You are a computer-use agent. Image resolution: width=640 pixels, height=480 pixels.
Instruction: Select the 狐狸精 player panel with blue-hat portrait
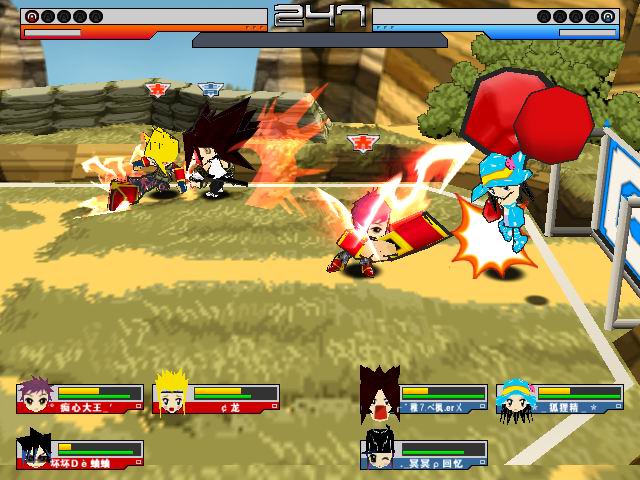(559, 398)
